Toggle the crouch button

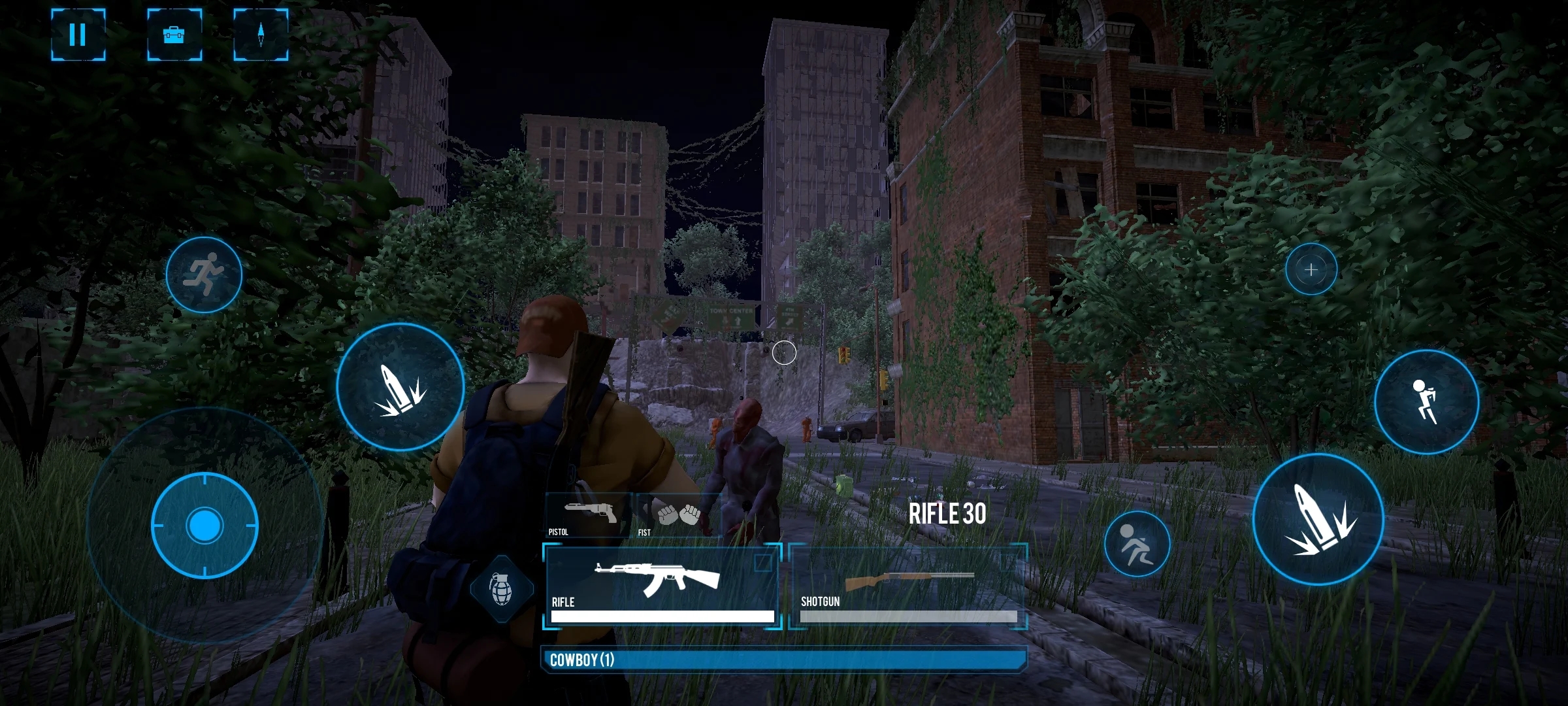click(1137, 544)
